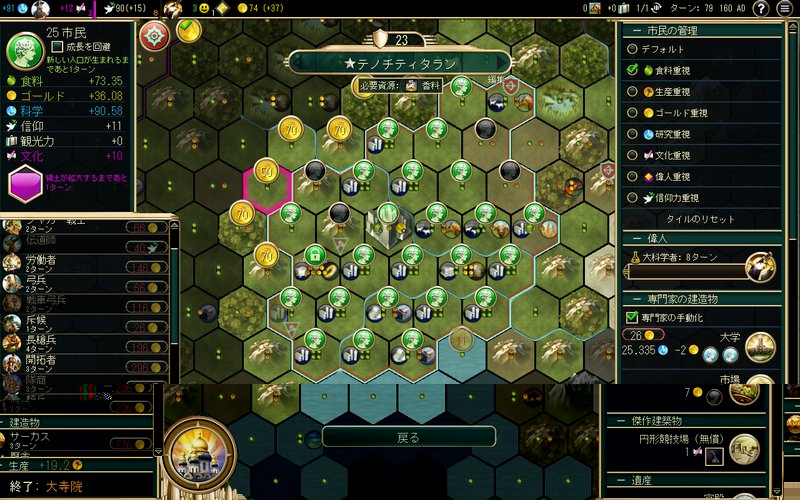This screenshot has width=800, height=500.
Task: Buy the purple-highlighted tile costing 50 gold
Action: click(x=266, y=172)
